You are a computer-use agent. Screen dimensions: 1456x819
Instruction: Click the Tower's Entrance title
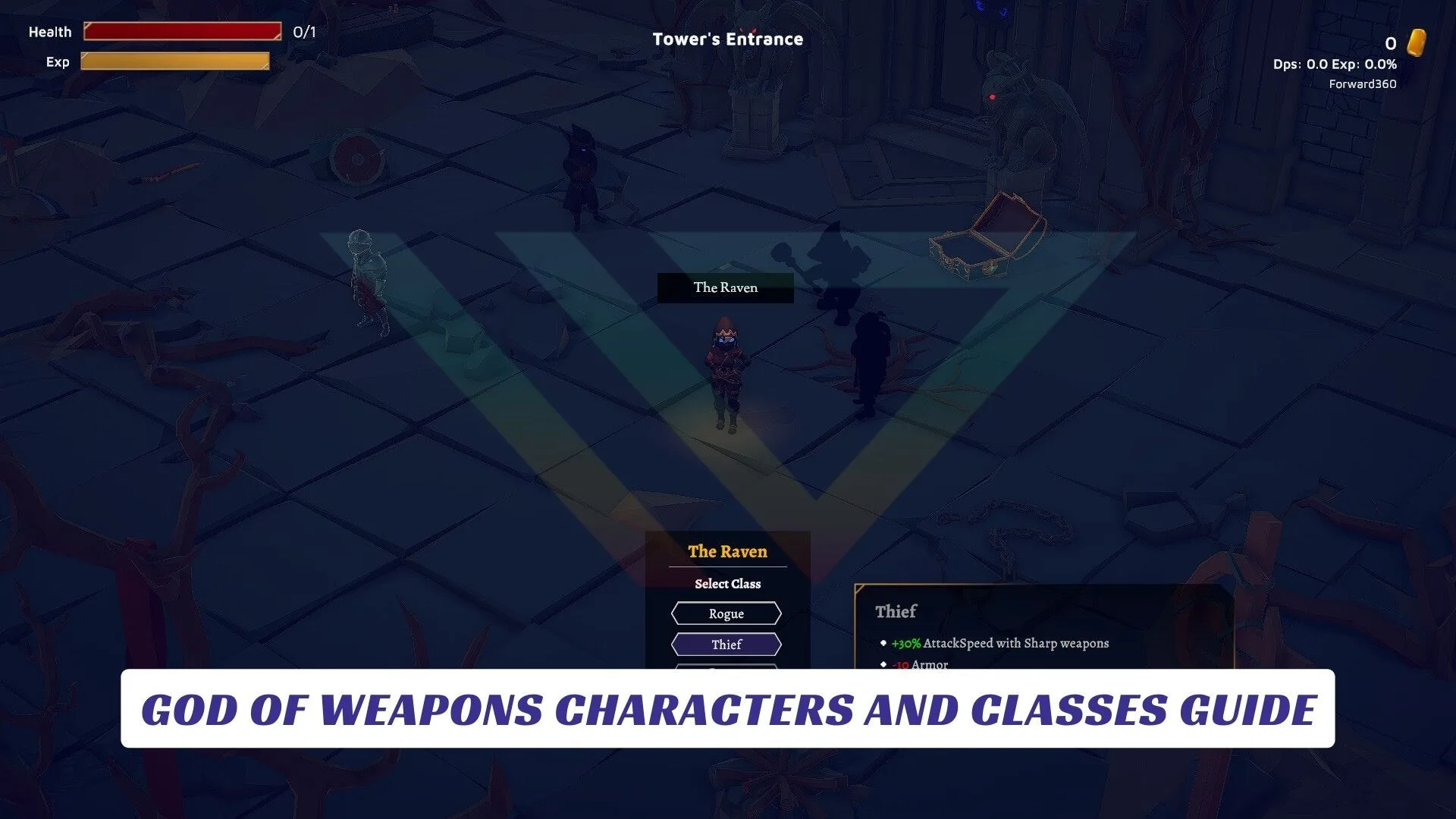click(x=727, y=39)
